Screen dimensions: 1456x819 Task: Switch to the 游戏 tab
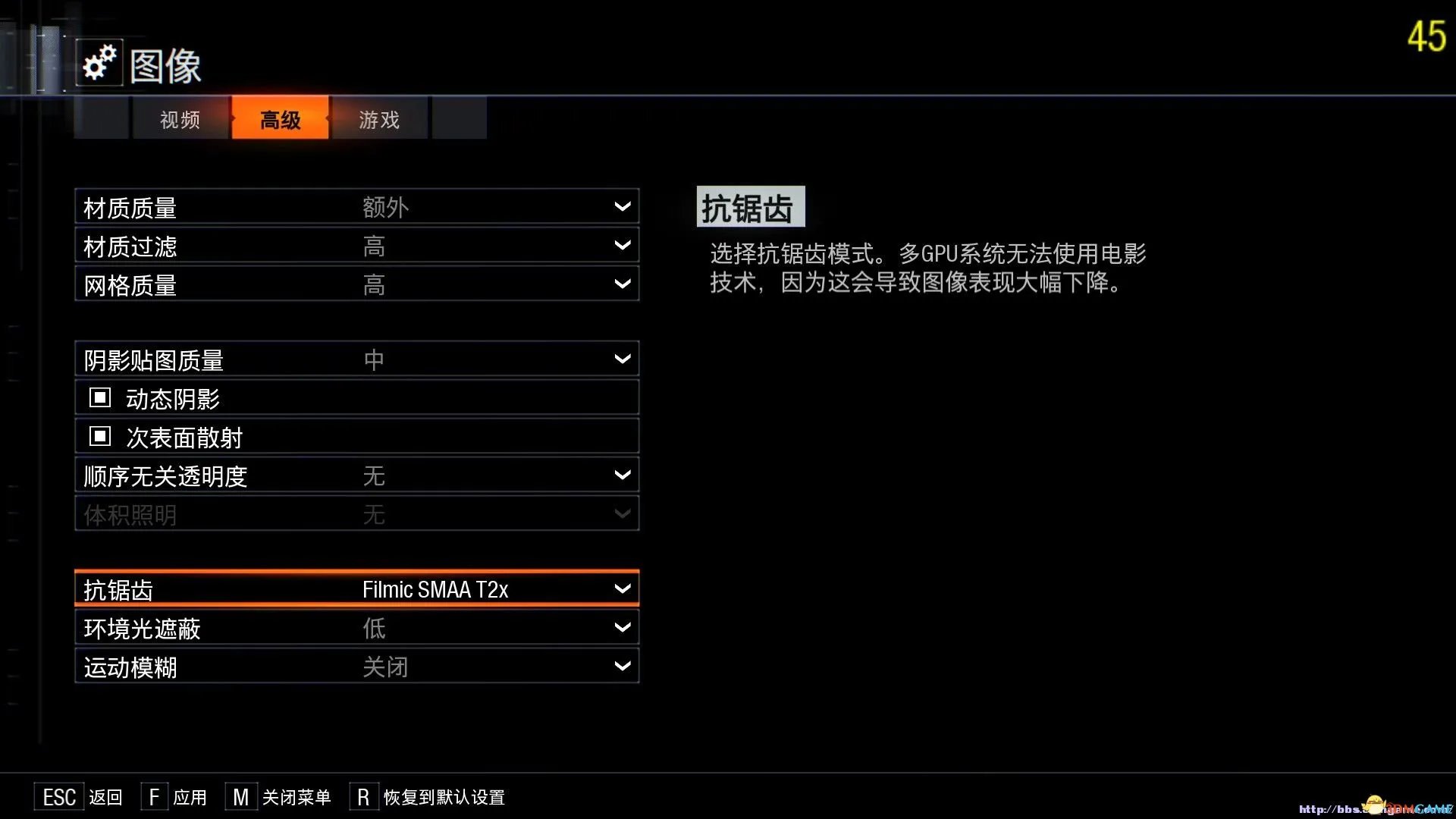[378, 118]
